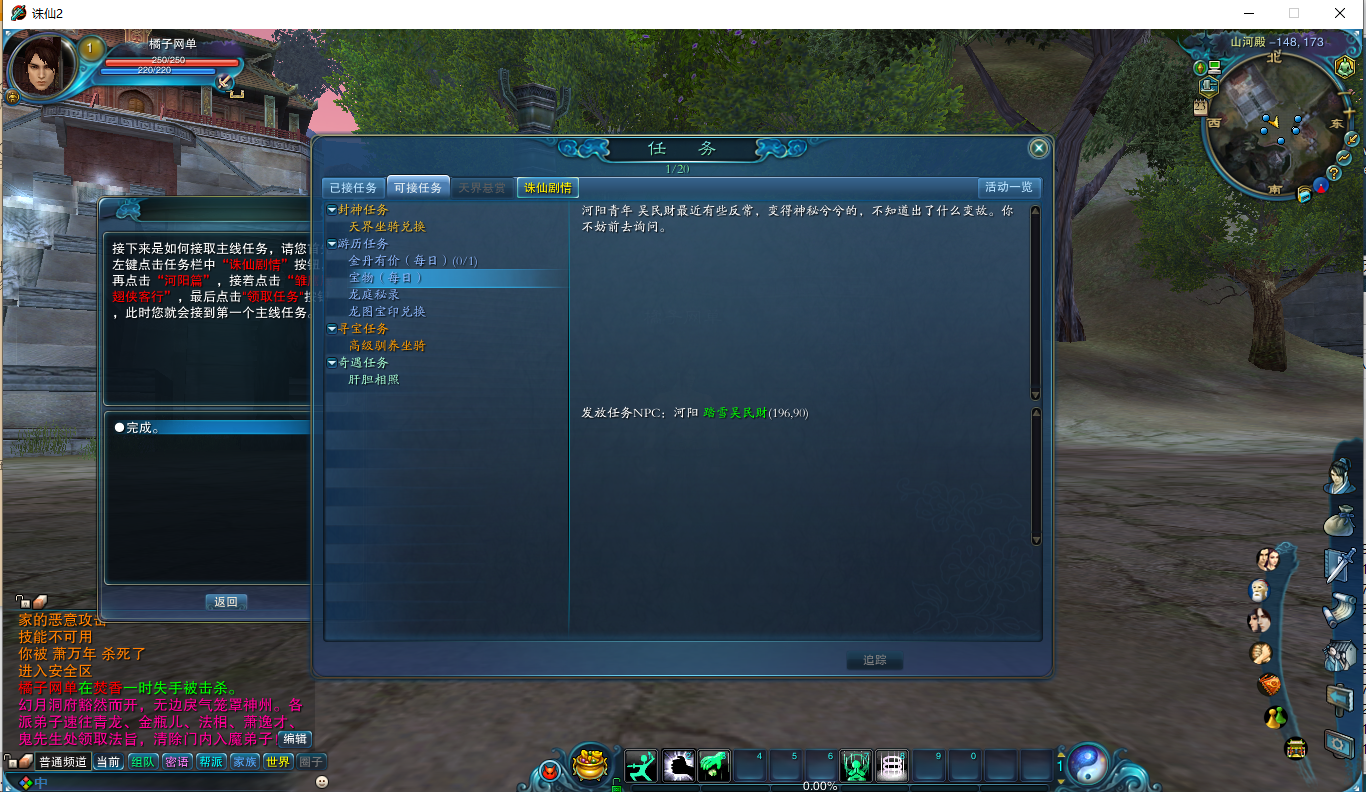Viewport: 1366px width, 792px height.
Task: Collapse the 游历任务 quest category
Action: [330, 243]
